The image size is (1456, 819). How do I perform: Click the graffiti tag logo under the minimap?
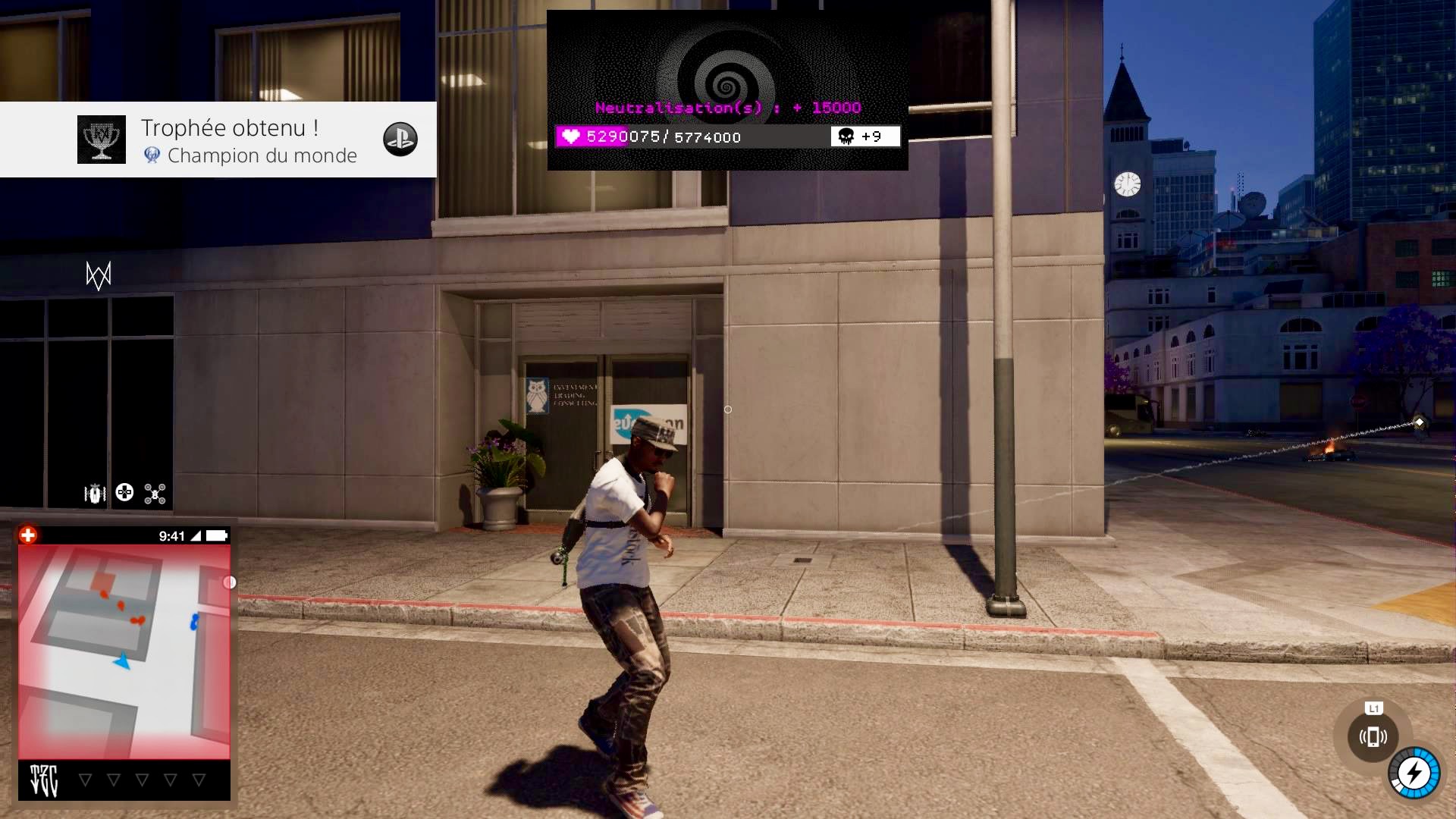coord(44,780)
